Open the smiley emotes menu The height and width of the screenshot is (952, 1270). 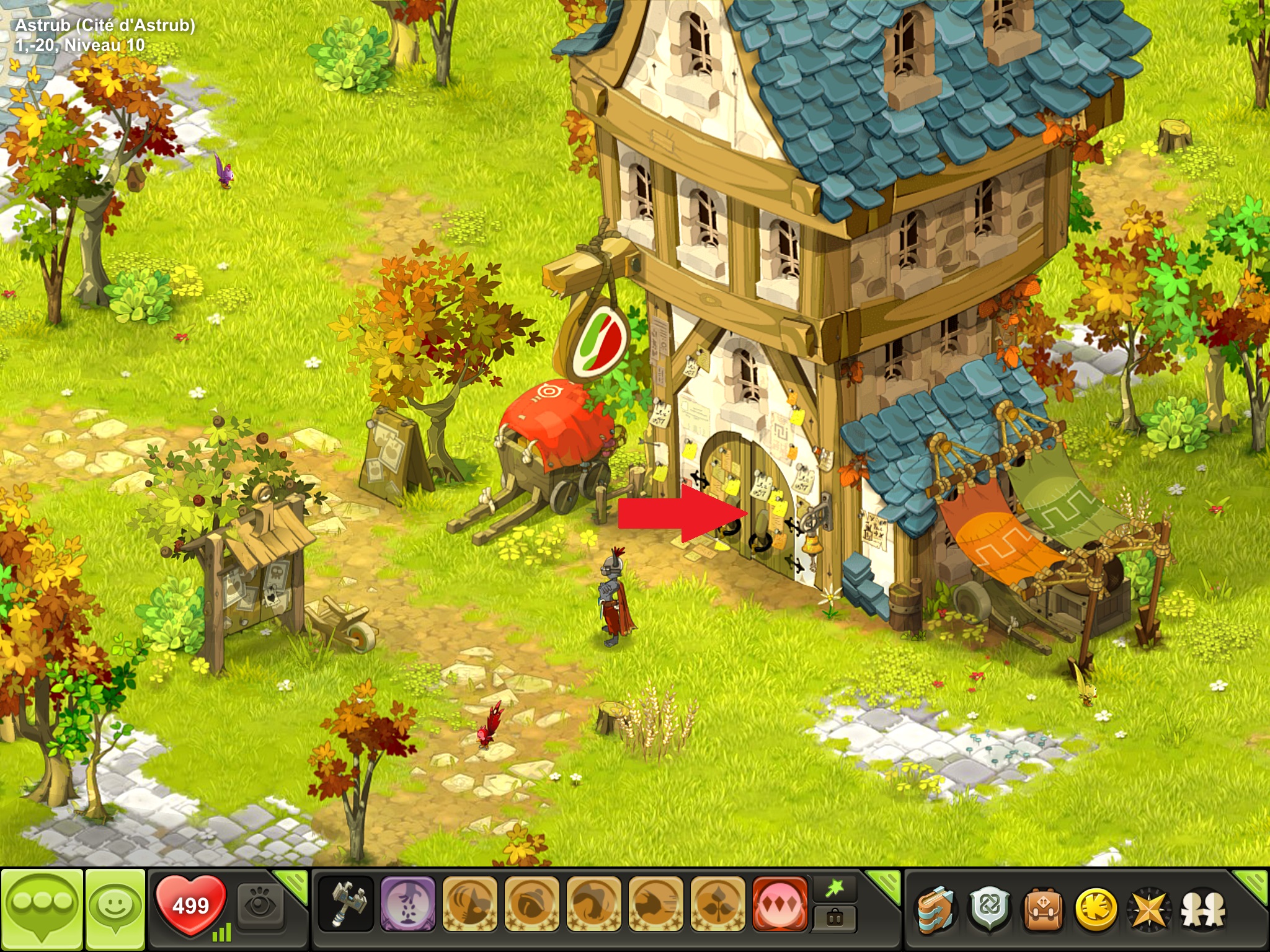(115, 909)
